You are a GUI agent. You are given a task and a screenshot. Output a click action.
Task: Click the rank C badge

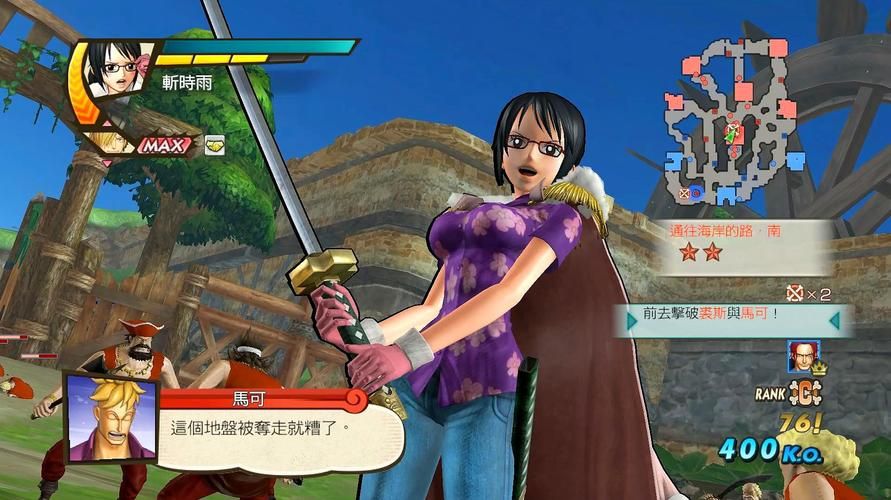(x=799, y=391)
